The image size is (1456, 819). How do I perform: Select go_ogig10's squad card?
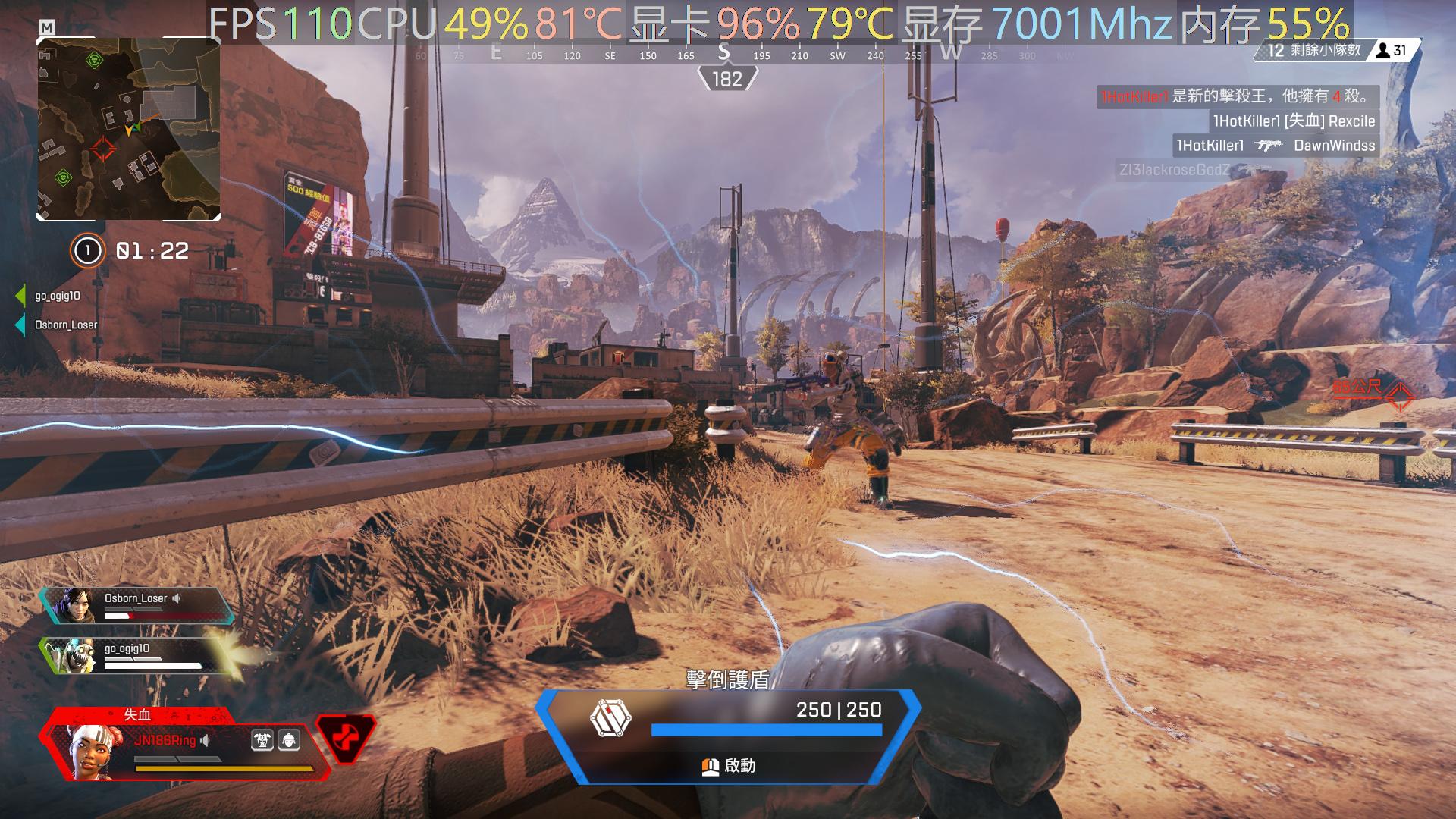click(136, 656)
